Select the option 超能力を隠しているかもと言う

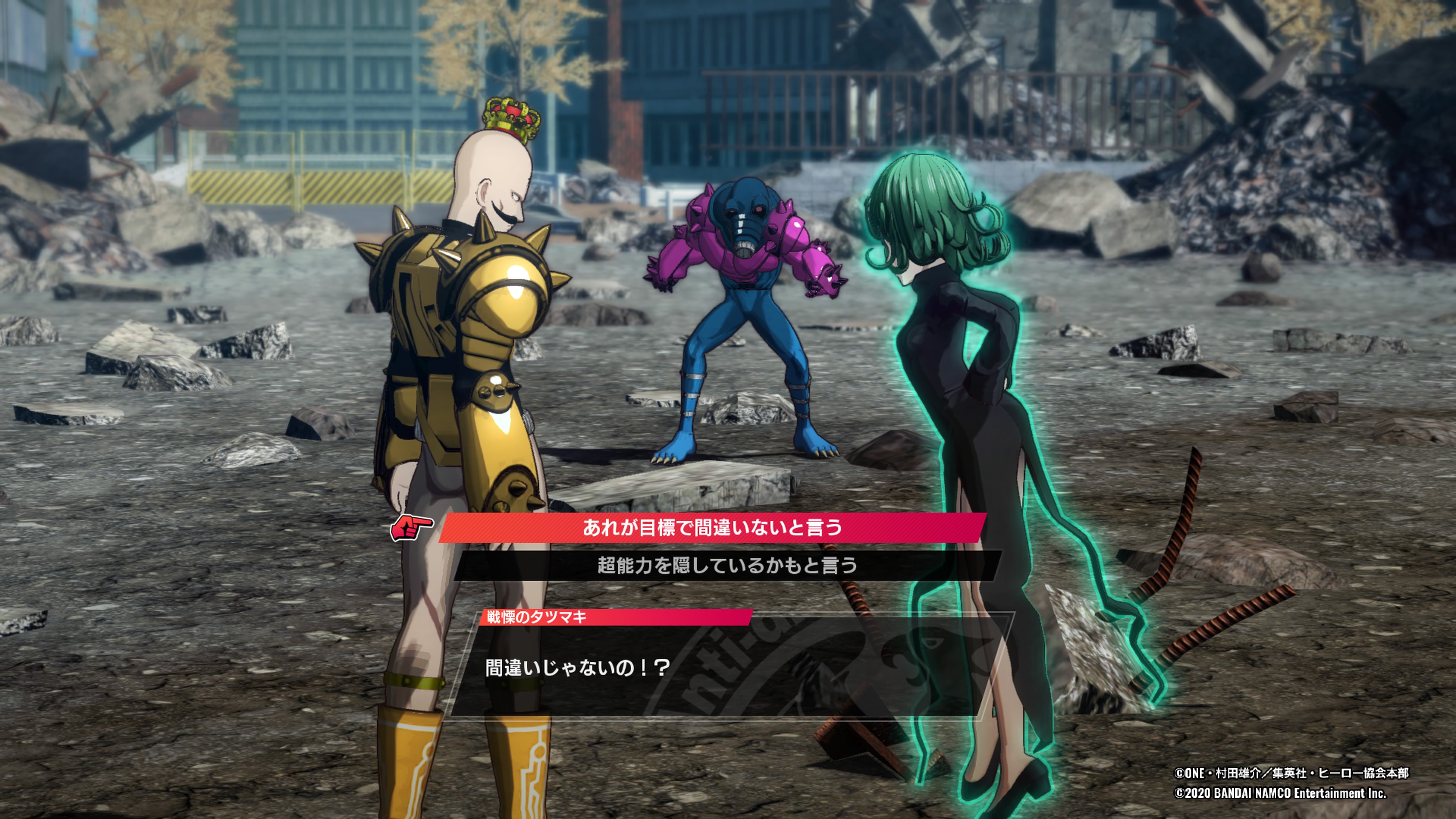(727, 565)
